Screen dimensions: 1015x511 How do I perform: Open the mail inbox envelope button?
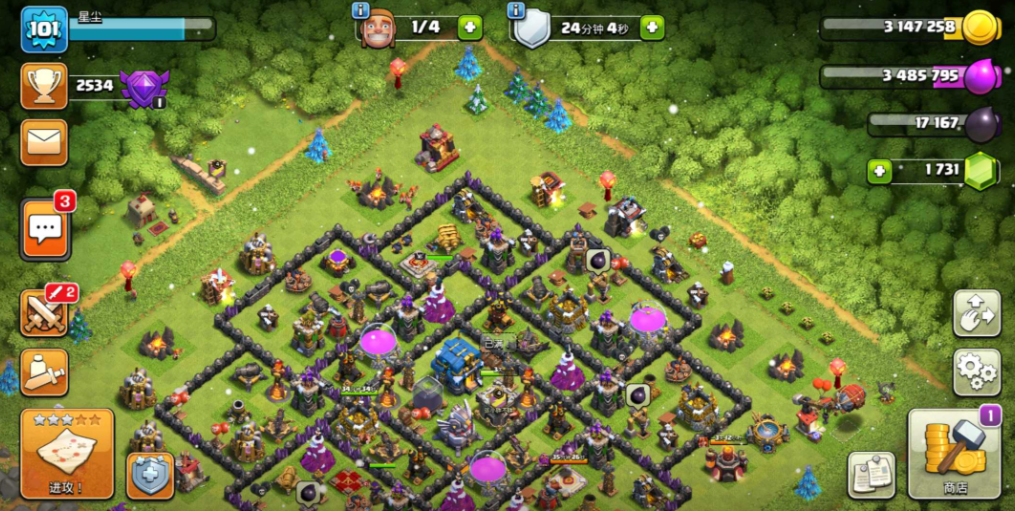tap(44, 142)
